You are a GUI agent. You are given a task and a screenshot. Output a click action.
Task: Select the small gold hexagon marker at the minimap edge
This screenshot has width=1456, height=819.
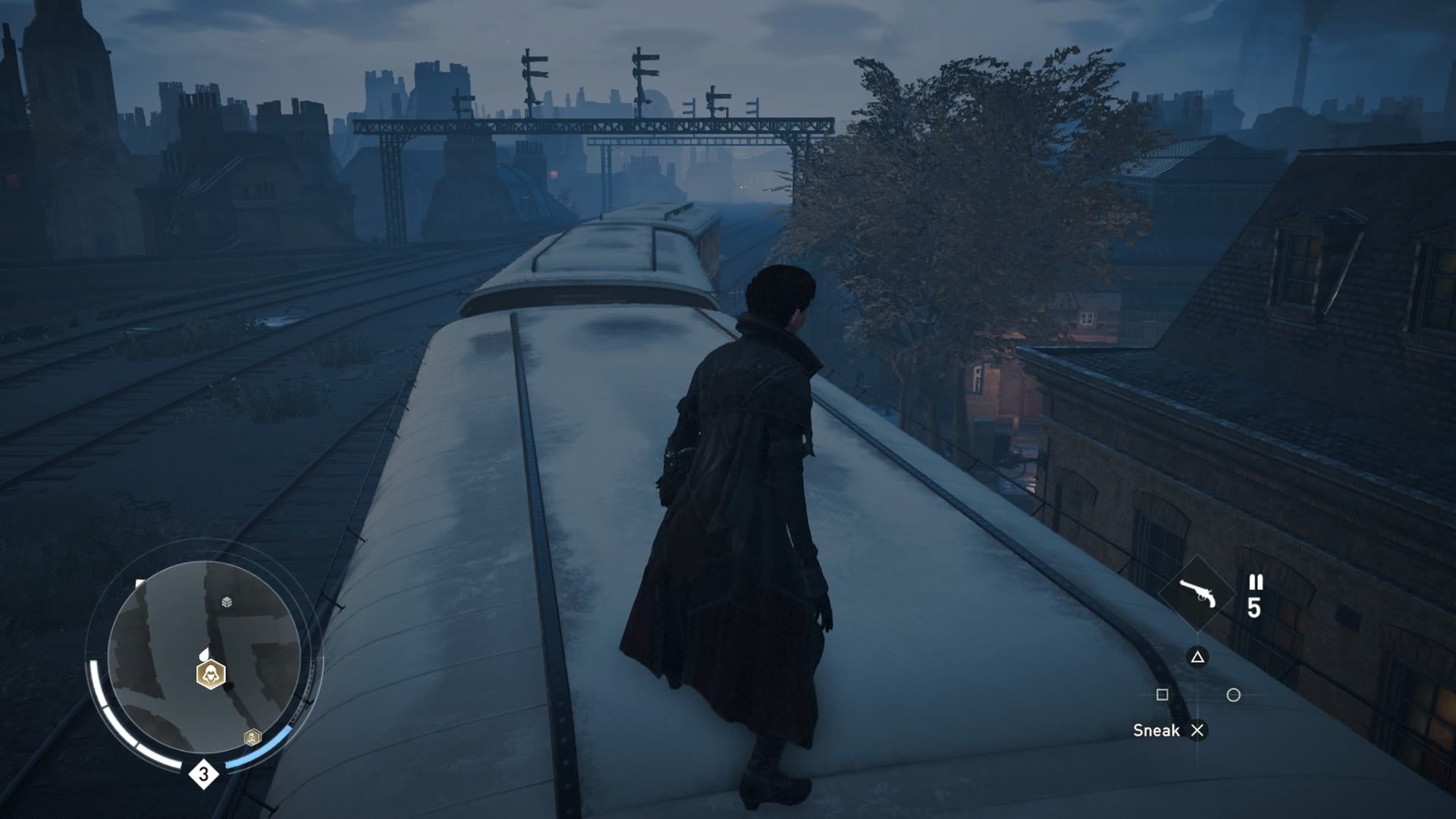pos(253,737)
